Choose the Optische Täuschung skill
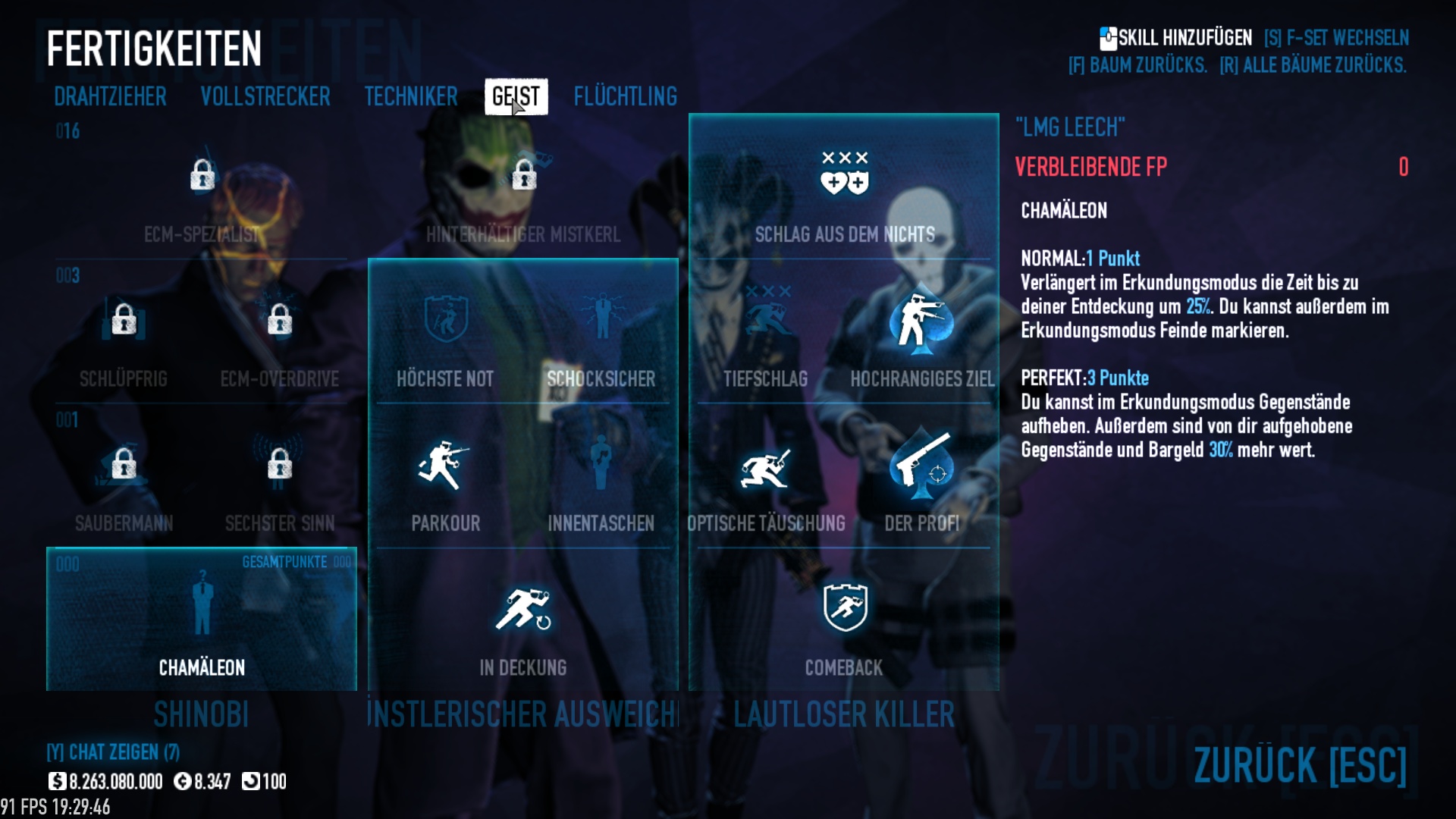 click(x=765, y=466)
